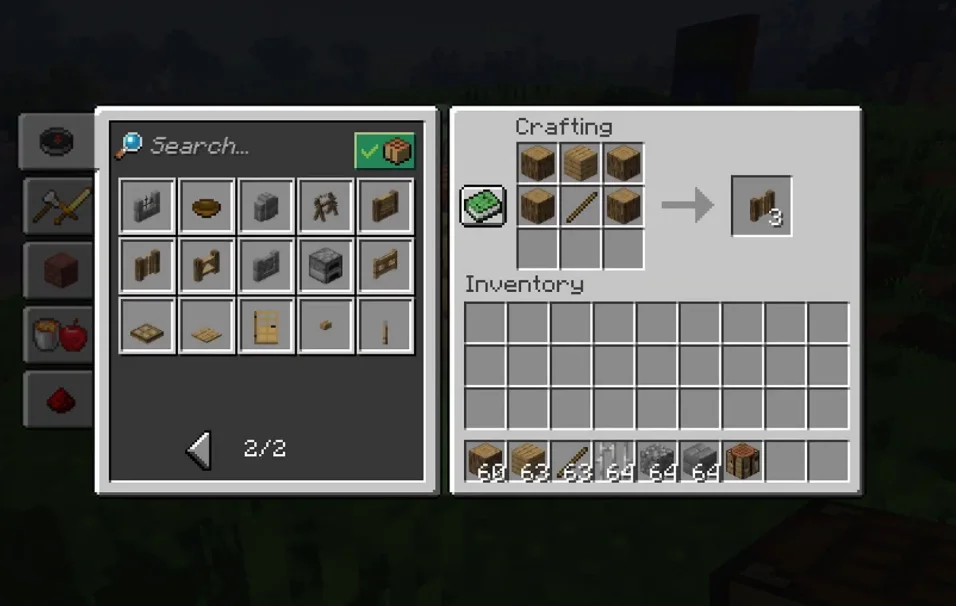956x606 pixels.
Task: Select the wooden door recipe
Action: pos(267,326)
